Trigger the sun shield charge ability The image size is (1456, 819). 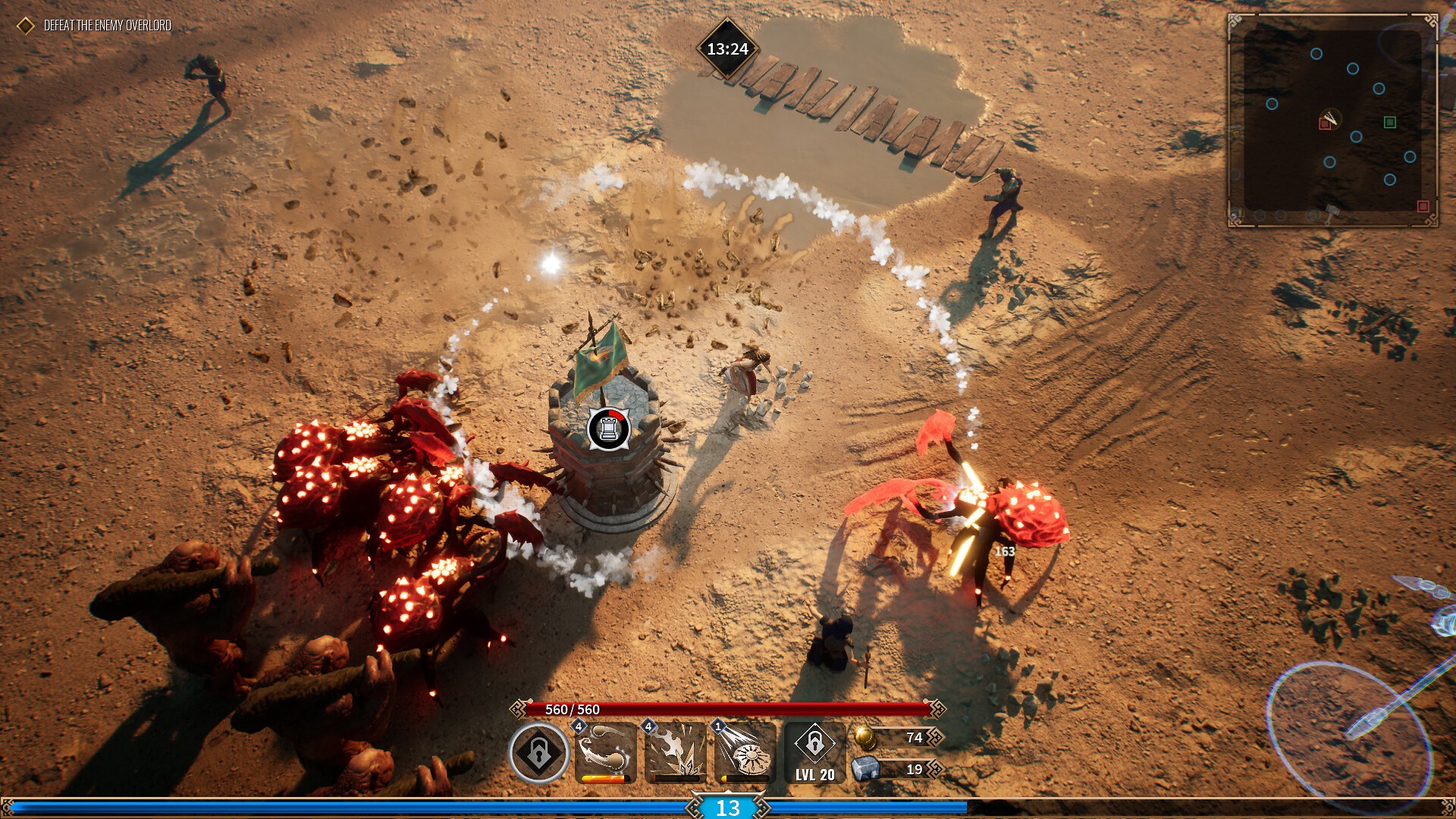(745, 752)
